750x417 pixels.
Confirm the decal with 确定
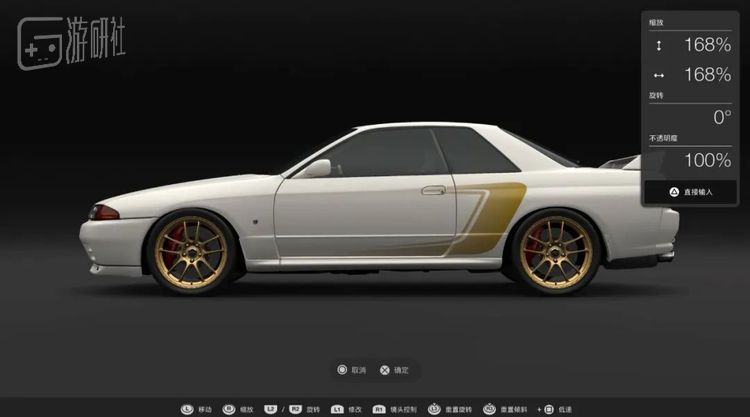click(394, 370)
